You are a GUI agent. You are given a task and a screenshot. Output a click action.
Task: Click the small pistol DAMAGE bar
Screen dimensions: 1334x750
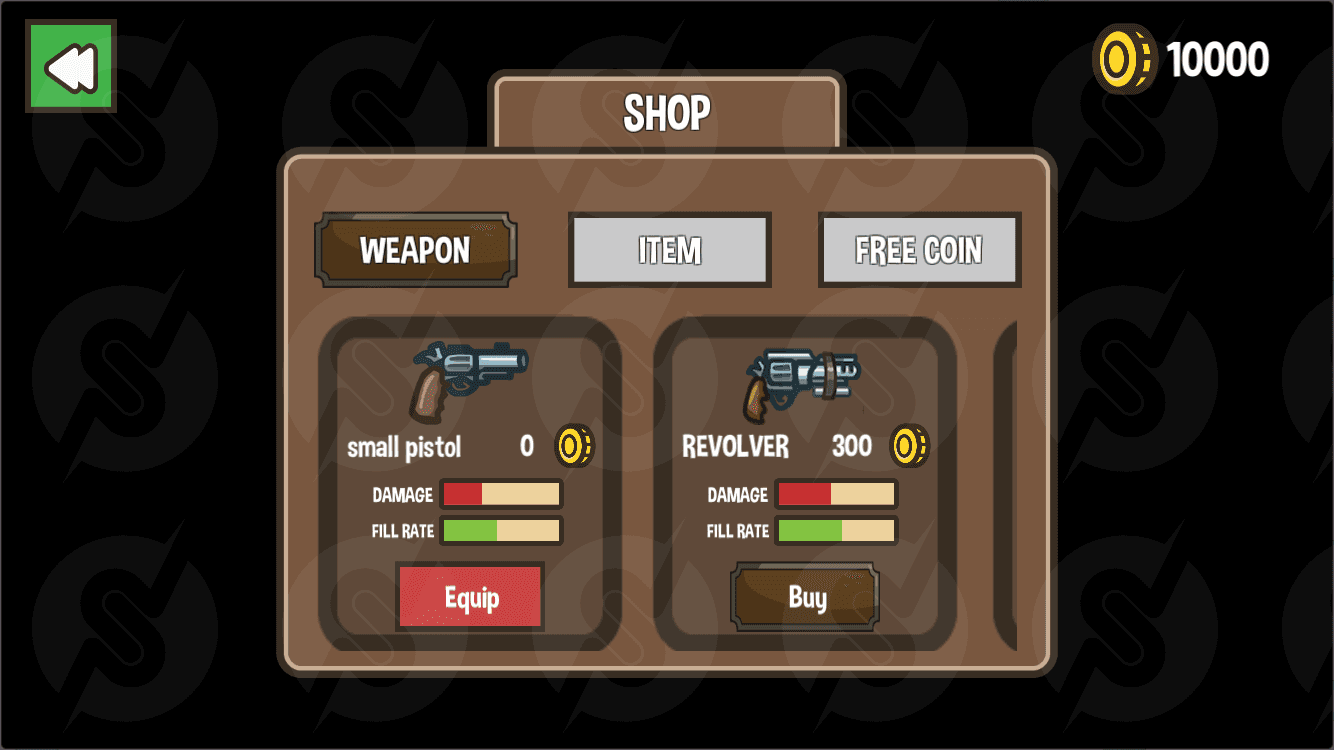click(x=502, y=493)
